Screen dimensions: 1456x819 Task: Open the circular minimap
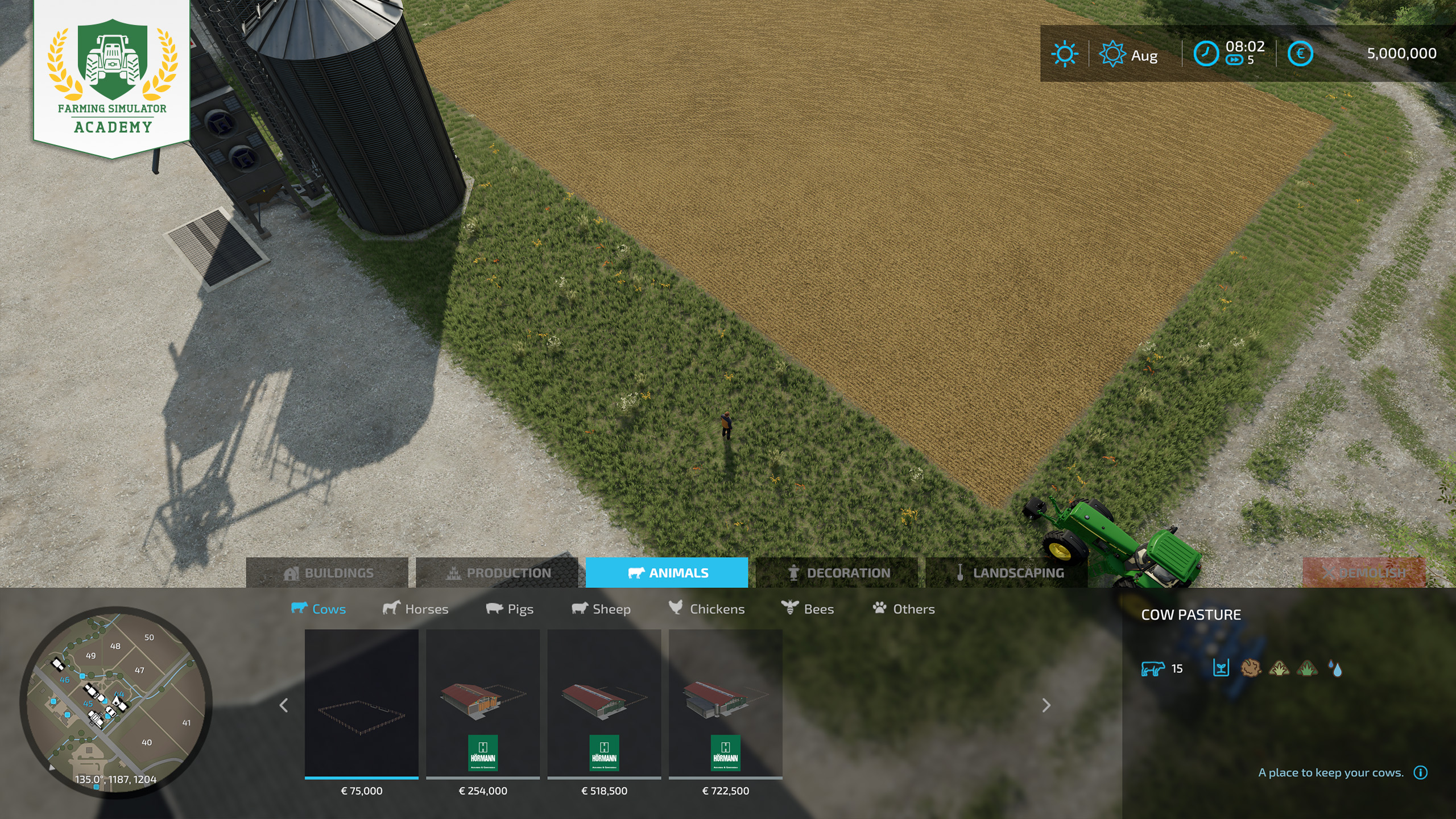[x=116, y=702]
